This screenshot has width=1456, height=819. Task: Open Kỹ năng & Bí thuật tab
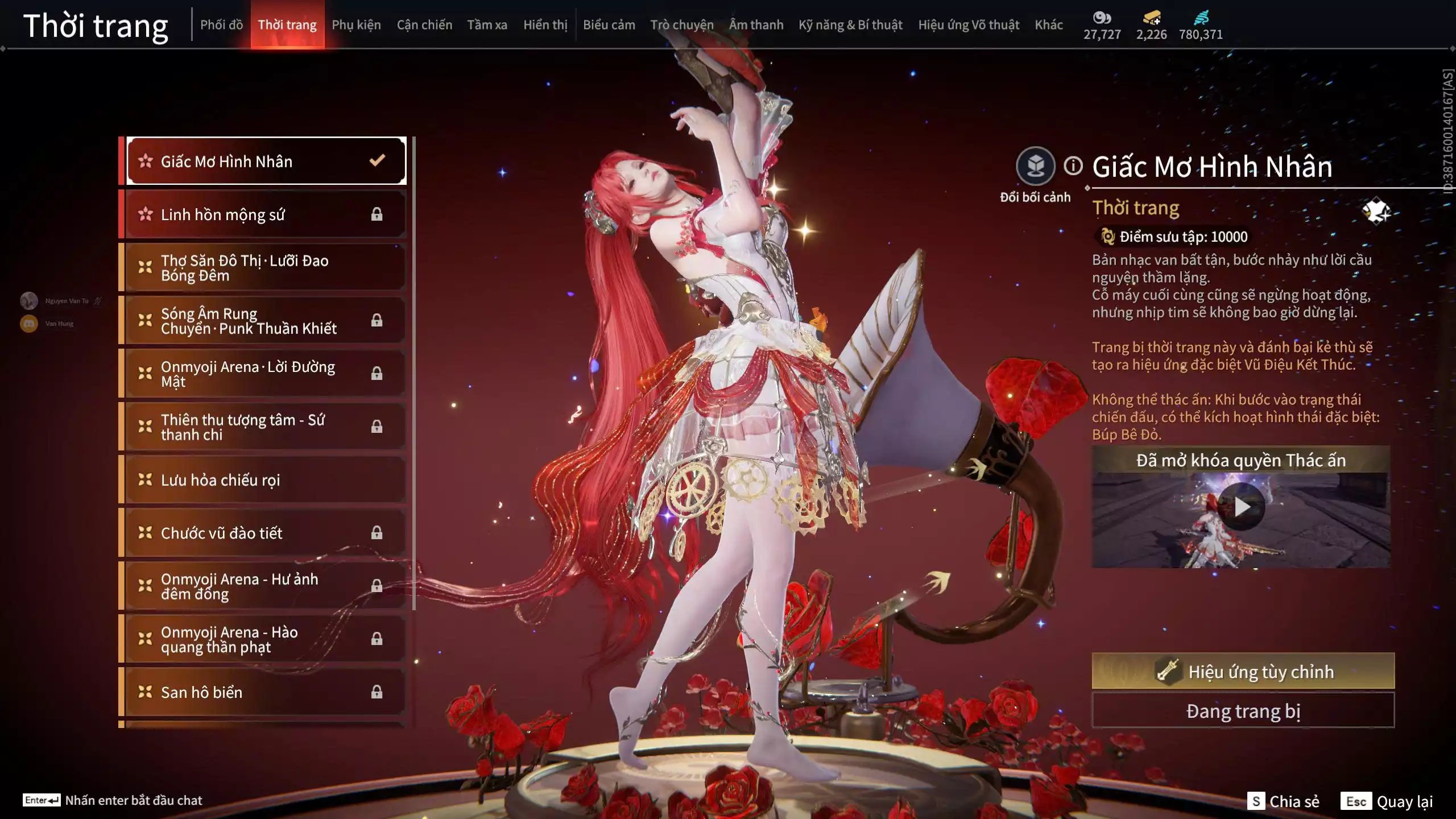850,25
